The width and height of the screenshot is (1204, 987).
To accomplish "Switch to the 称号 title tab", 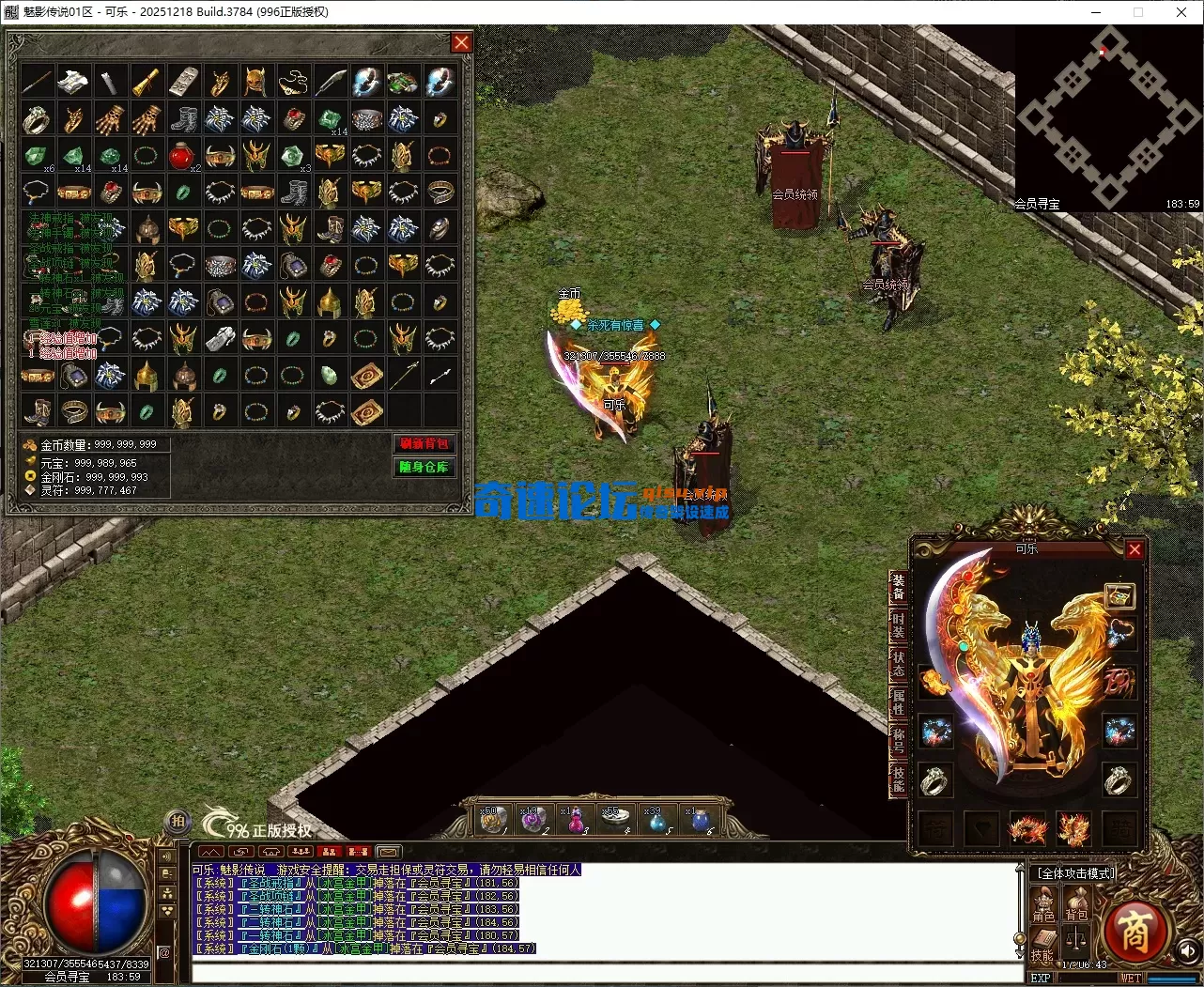I will 899,741.
